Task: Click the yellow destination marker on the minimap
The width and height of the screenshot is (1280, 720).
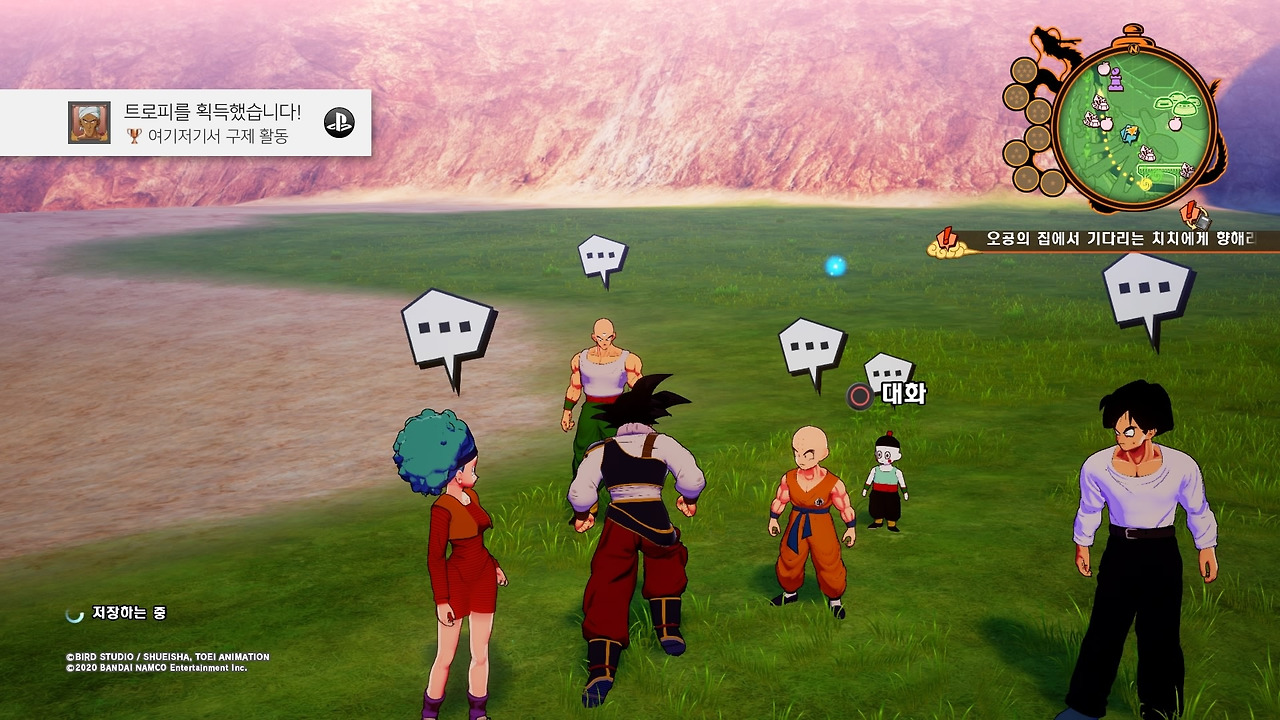Action: point(1145,183)
